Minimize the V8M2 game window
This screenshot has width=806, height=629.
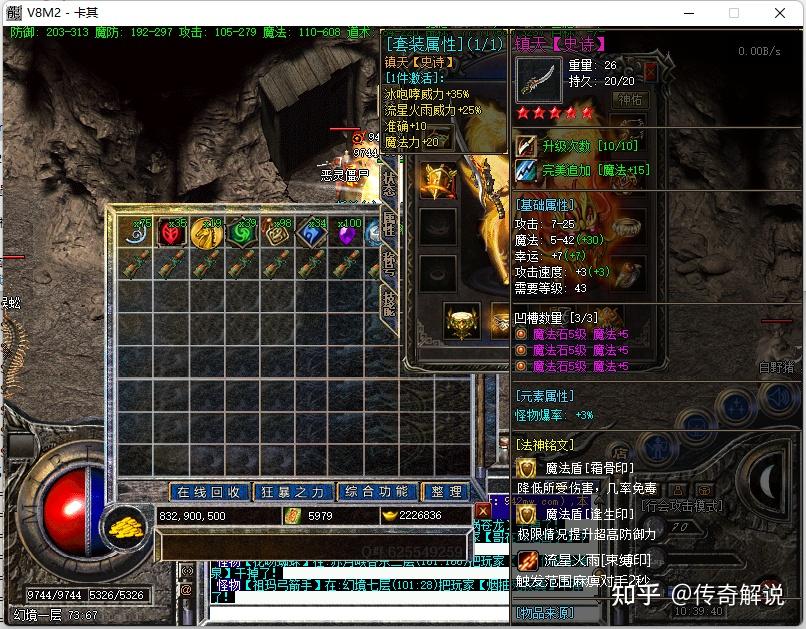[689, 13]
